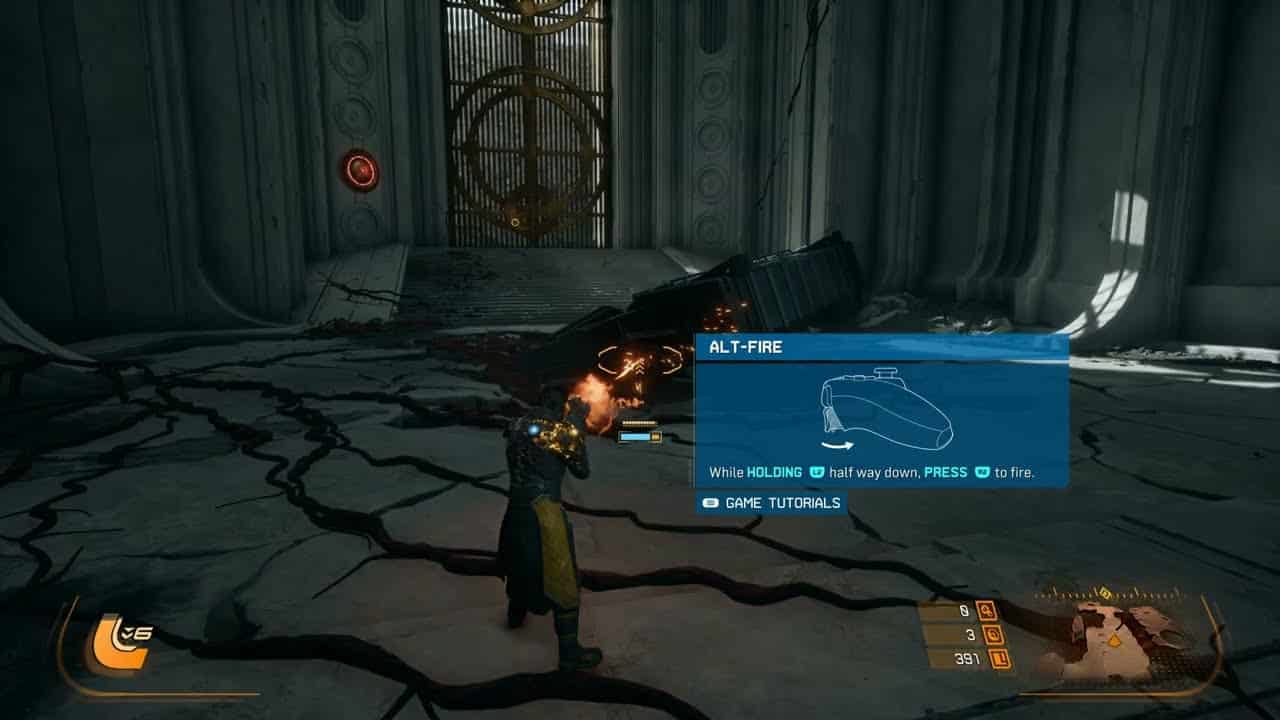Select the controller glyph beside GAME TUTORIALS
This screenshot has height=720, width=1280.
click(711, 503)
